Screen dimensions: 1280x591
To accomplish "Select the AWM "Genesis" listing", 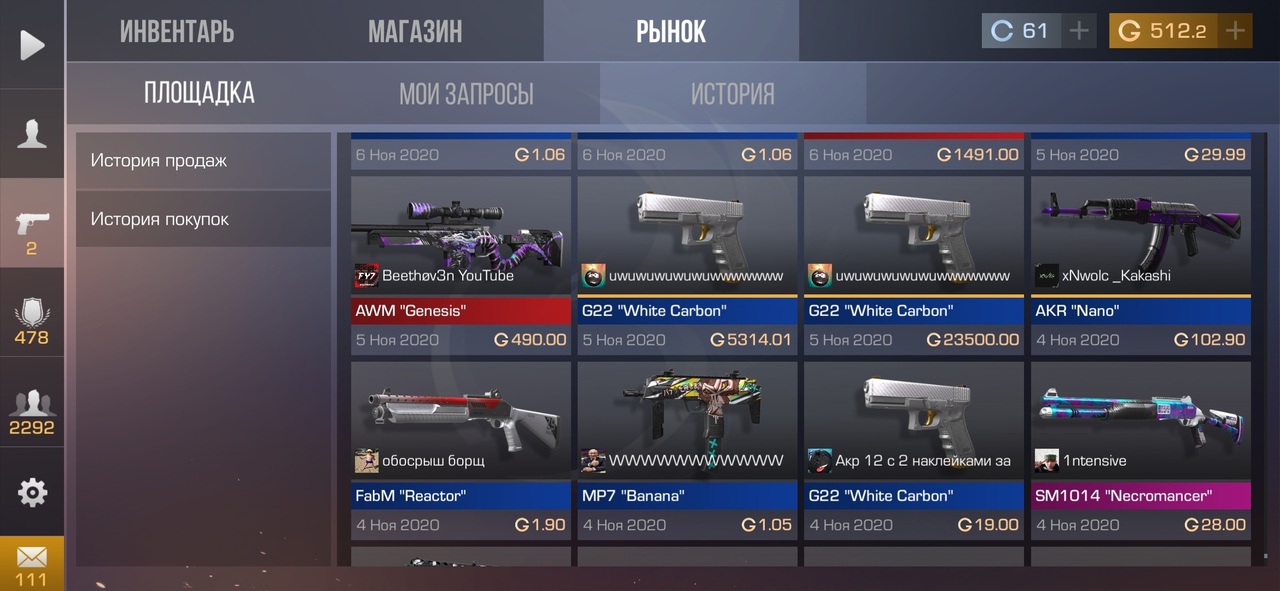I will click(x=461, y=265).
